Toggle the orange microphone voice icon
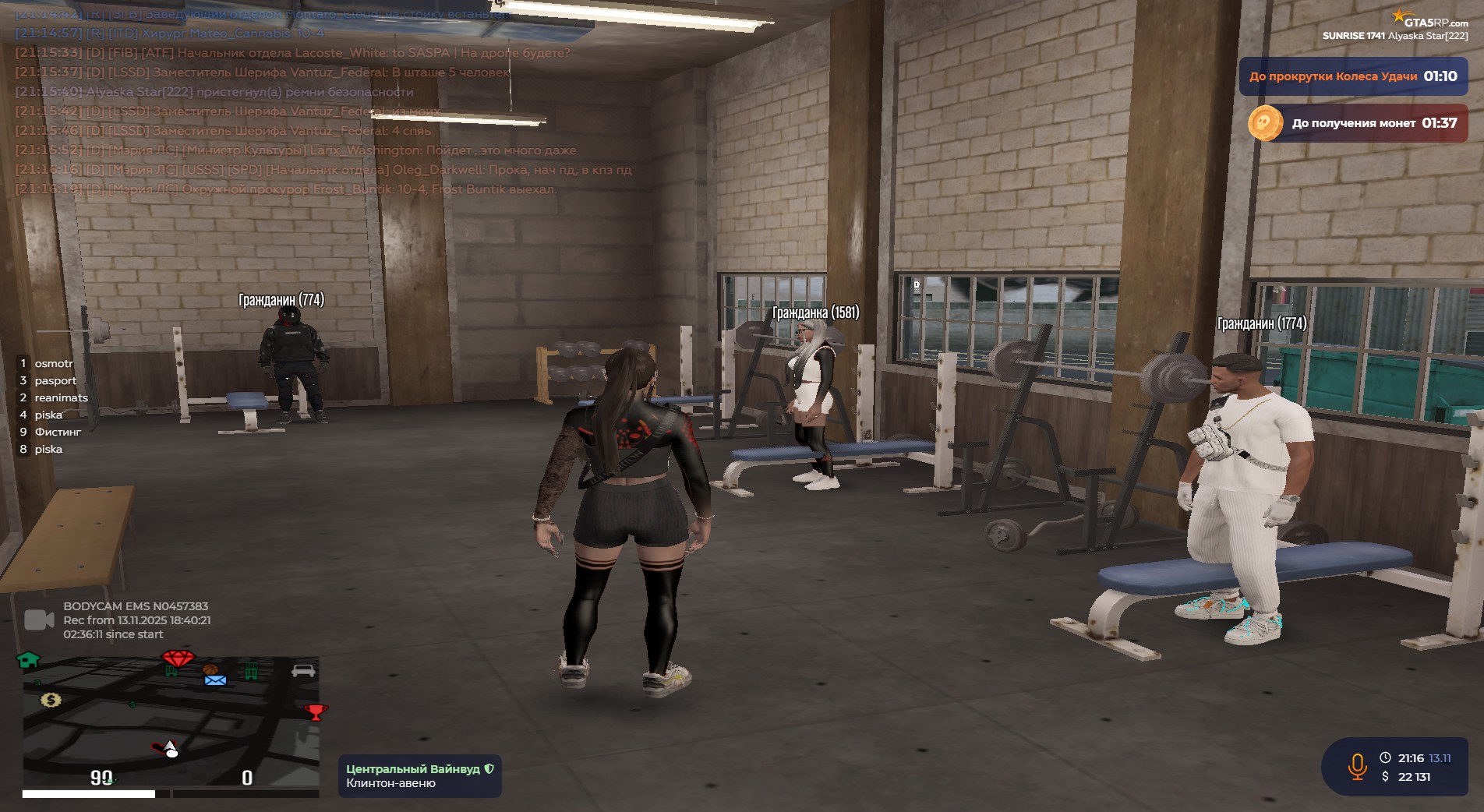Image resolution: width=1484 pixels, height=812 pixels. (x=1357, y=767)
